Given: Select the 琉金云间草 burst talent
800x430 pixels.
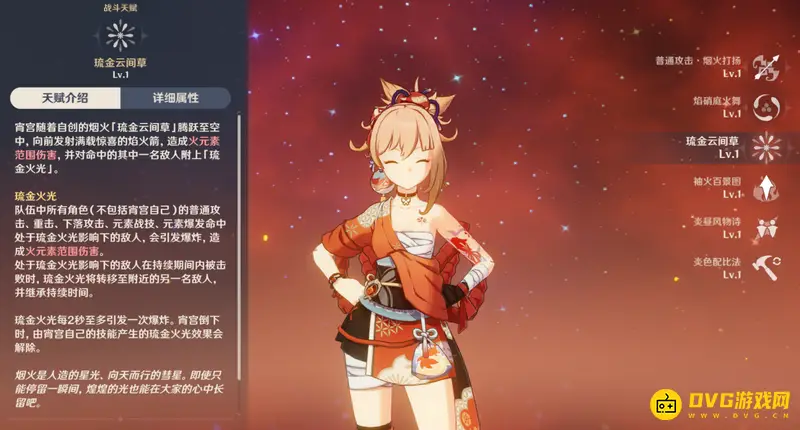Looking at the screenshot, I should [767, 146].
